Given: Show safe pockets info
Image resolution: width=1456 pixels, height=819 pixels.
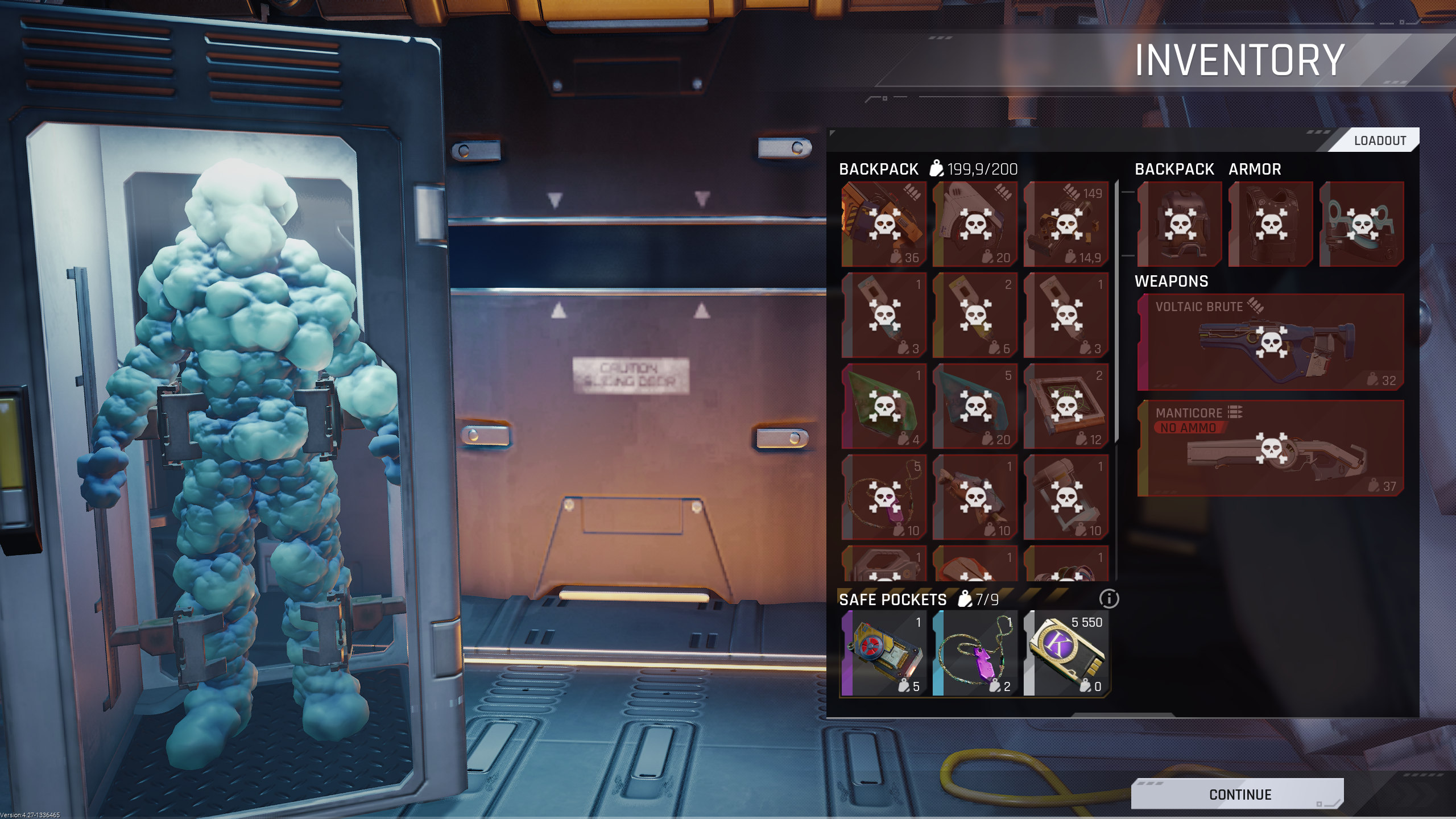Looking at the screenshot, I should click(x=1108, y=598).
